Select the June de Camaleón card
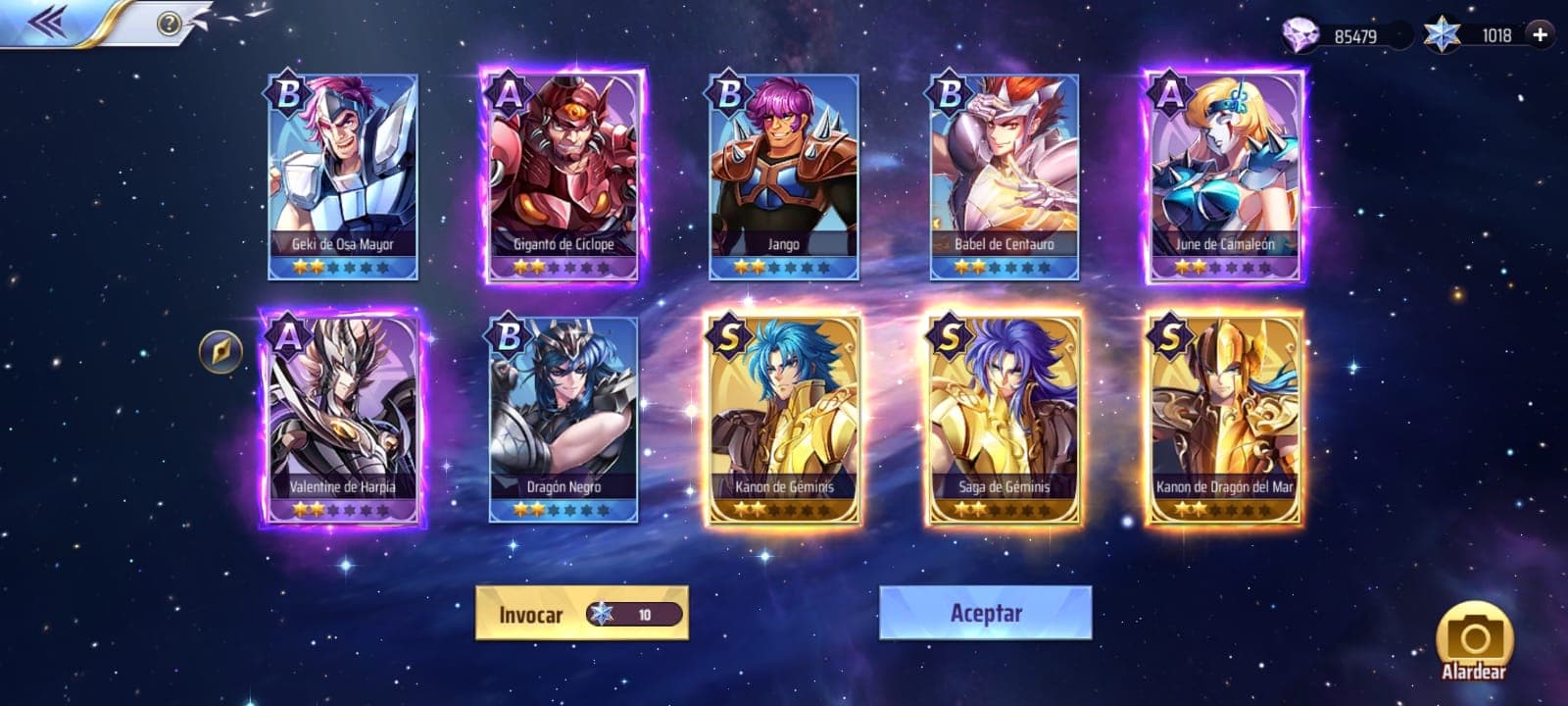This screenshot has width=1568, height=706. coord(1225,176)
